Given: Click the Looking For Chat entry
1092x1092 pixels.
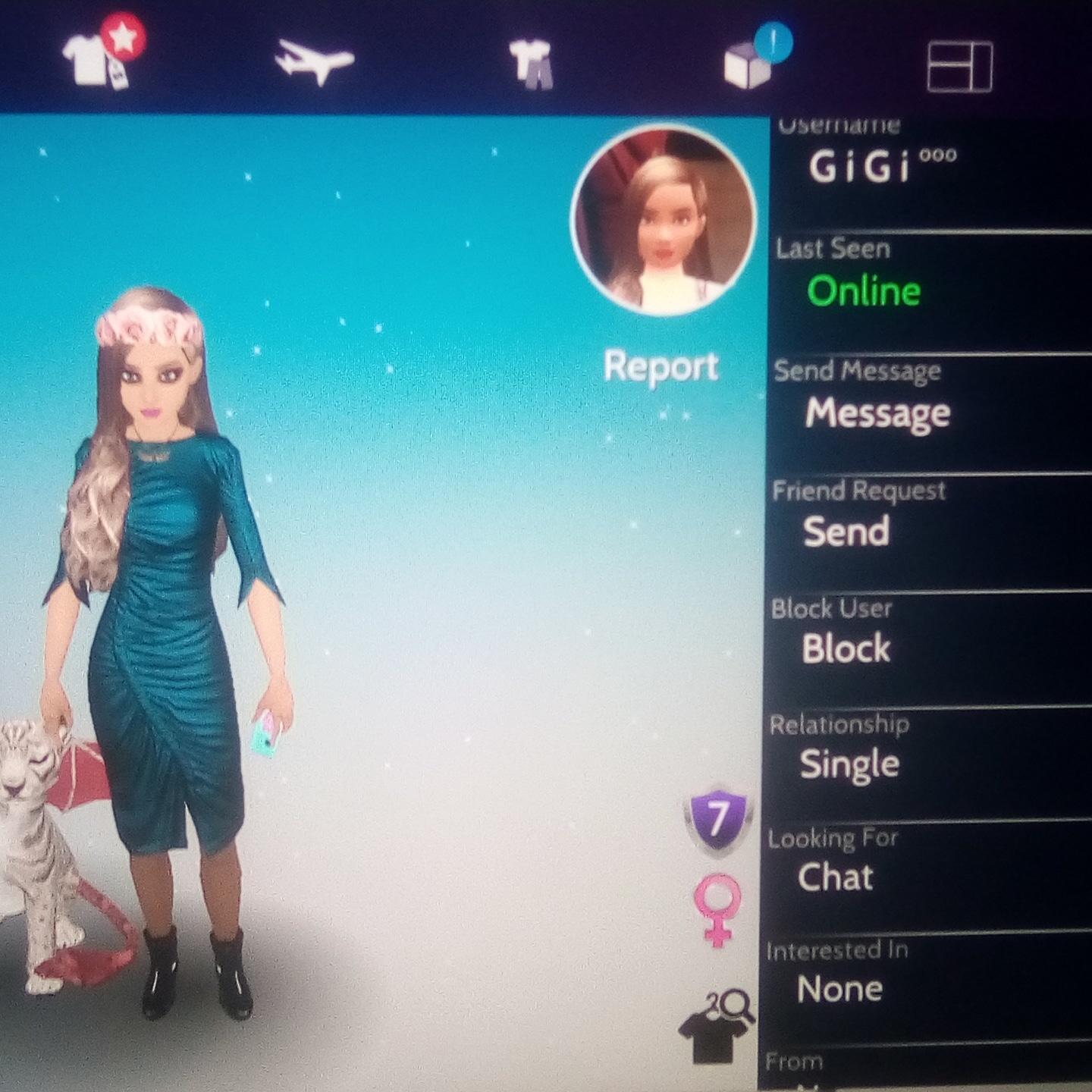Looking at the screenshot, I should point(835,879).
